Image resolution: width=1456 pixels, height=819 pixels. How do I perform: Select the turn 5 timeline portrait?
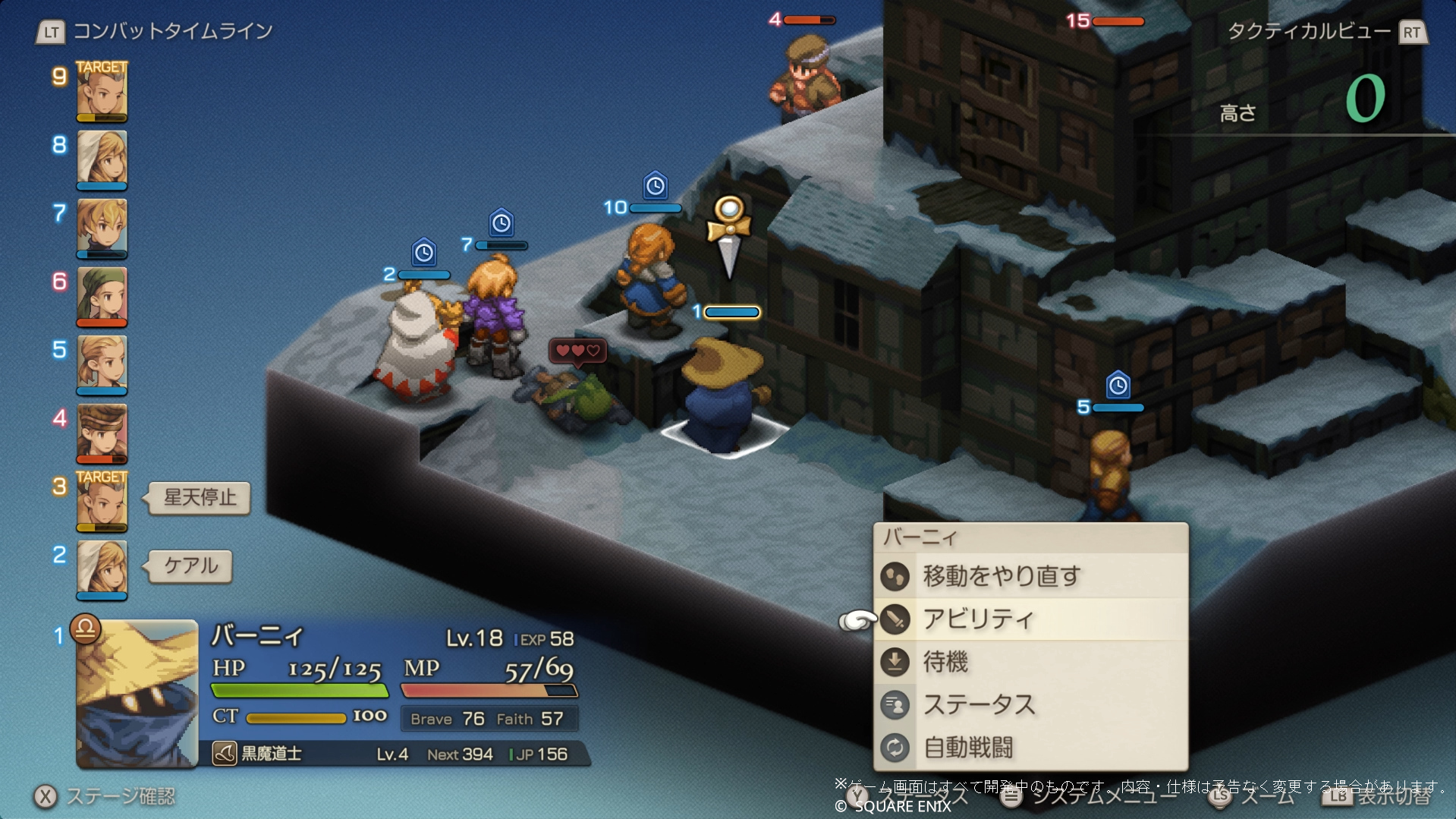(x=102, y=364)
